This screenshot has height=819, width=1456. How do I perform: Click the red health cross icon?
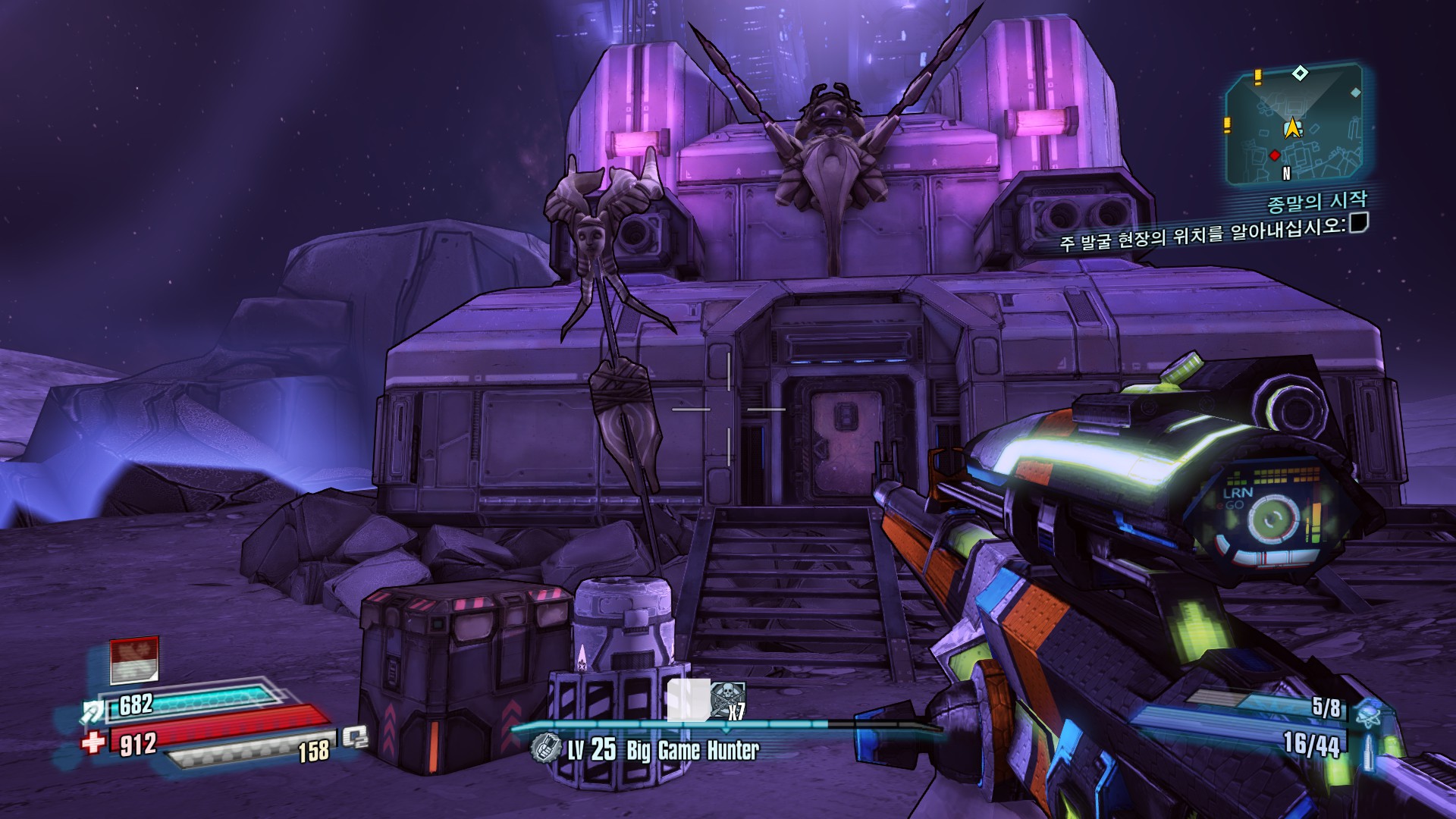click(94, 741)
